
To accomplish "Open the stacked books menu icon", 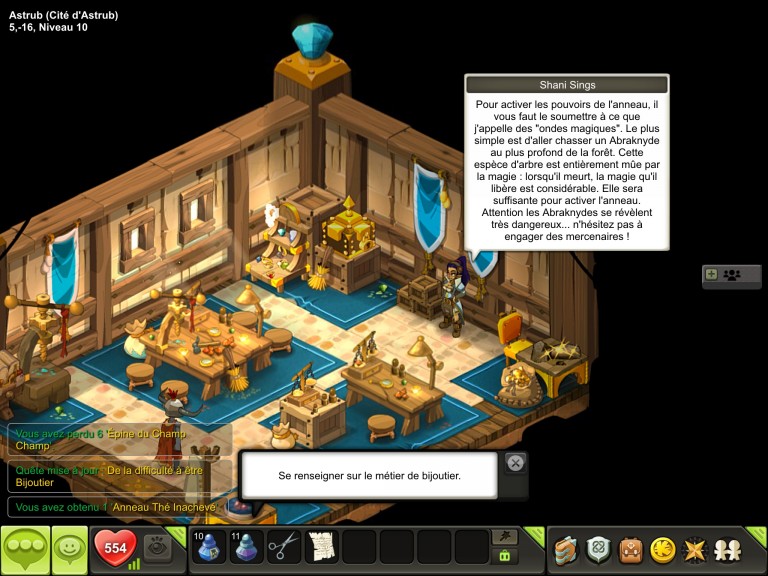I will tap(568, 549).
